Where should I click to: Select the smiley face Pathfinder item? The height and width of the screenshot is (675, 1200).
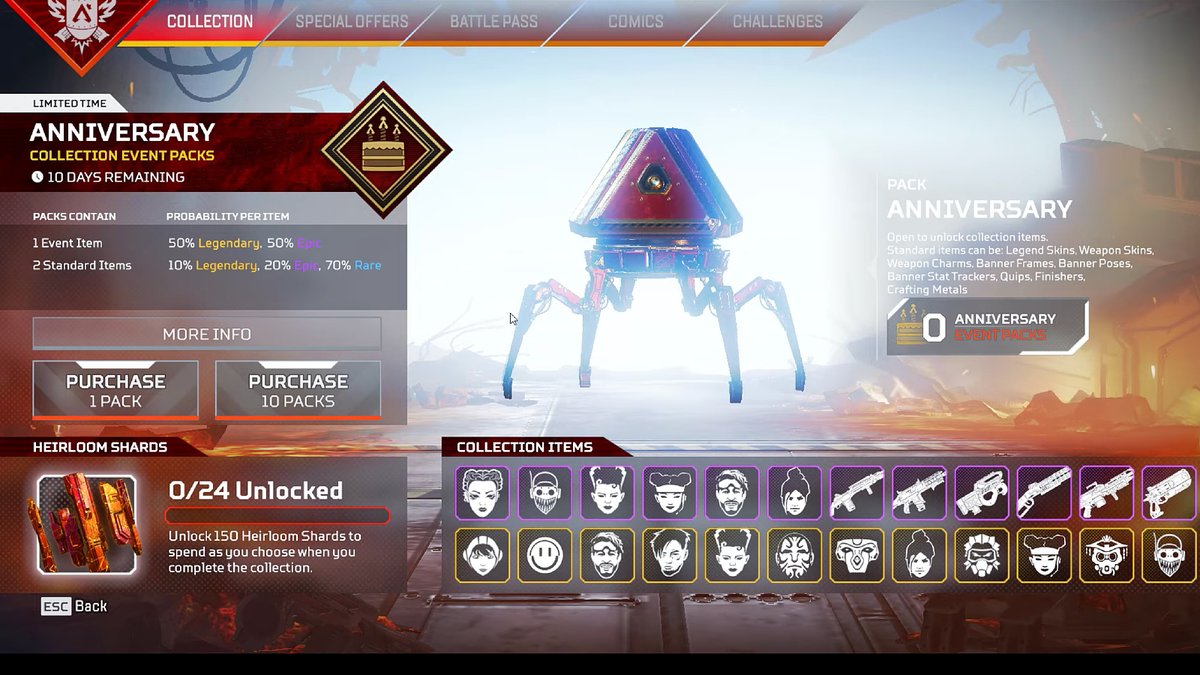point(545,555)
